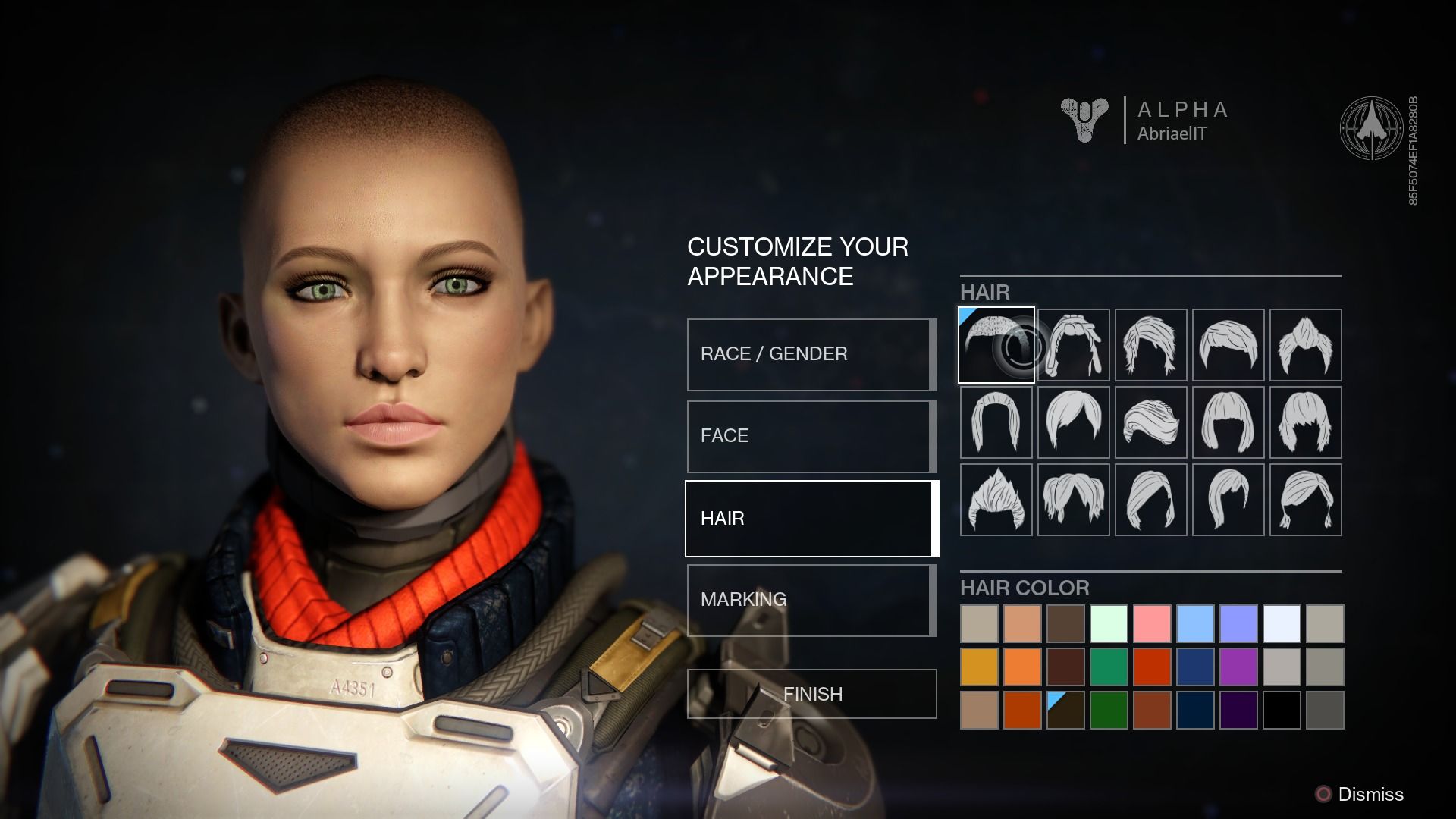Image resolution: width=1456 pixels, height=819 pixels.
Task: Open the MARKING category
Action: click(810, 599)
